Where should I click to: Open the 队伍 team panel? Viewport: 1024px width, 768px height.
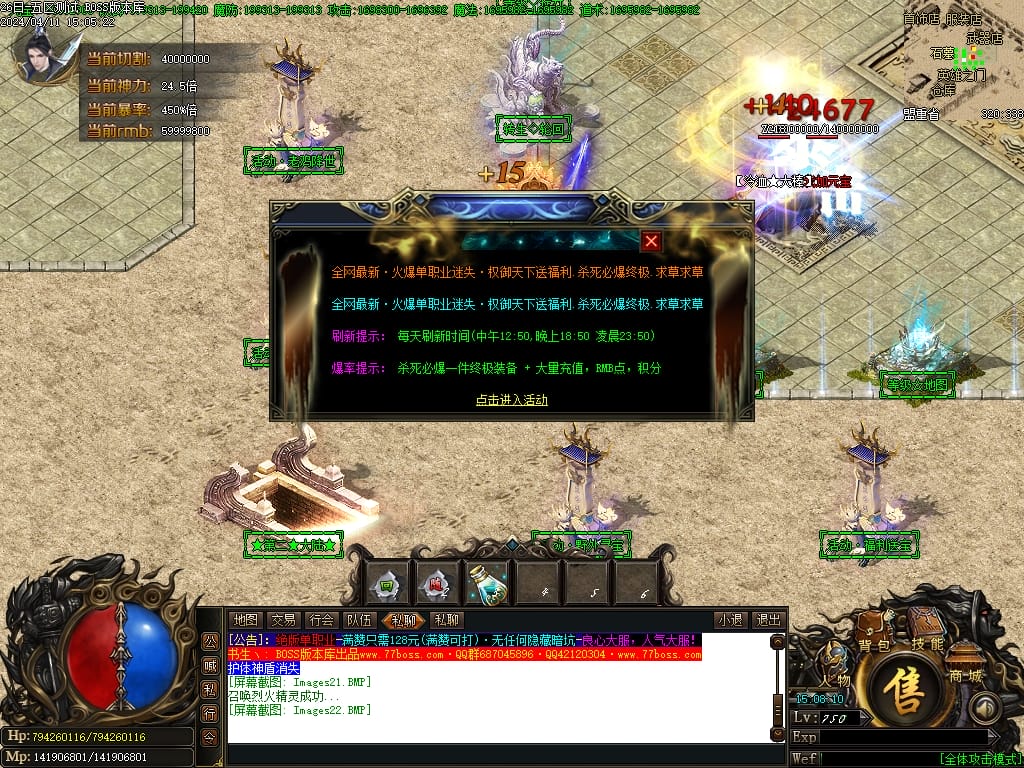(x=359, y=620)
